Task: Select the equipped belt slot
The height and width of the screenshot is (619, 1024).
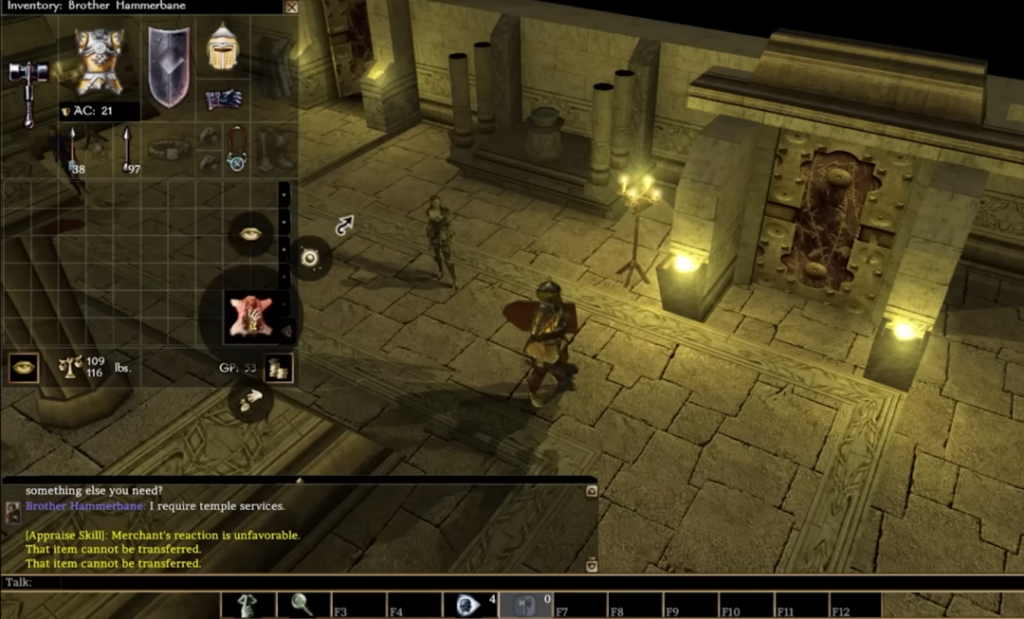Action: point(170,149)
